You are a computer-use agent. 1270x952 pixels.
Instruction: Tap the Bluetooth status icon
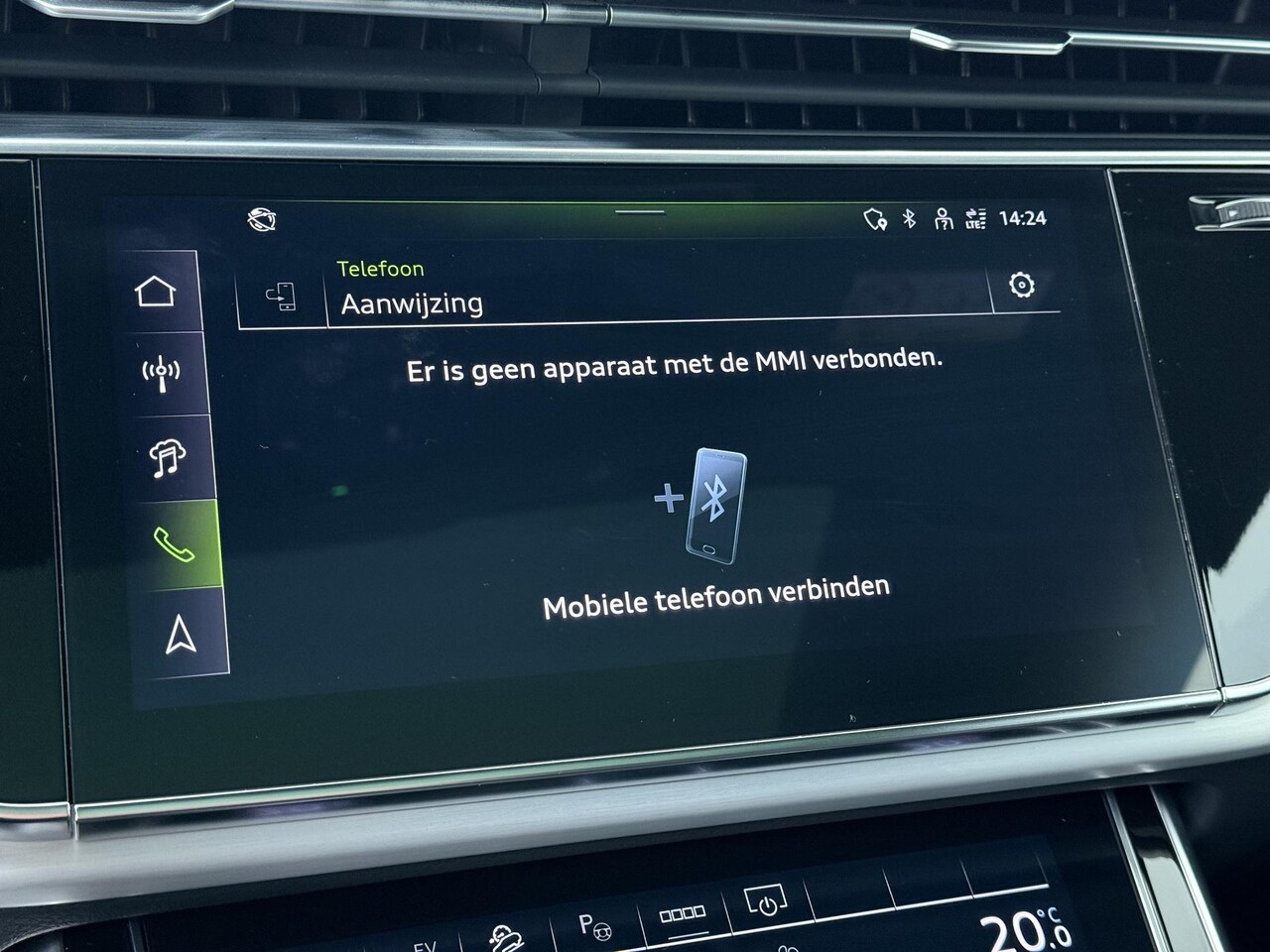tap(909, 218)
